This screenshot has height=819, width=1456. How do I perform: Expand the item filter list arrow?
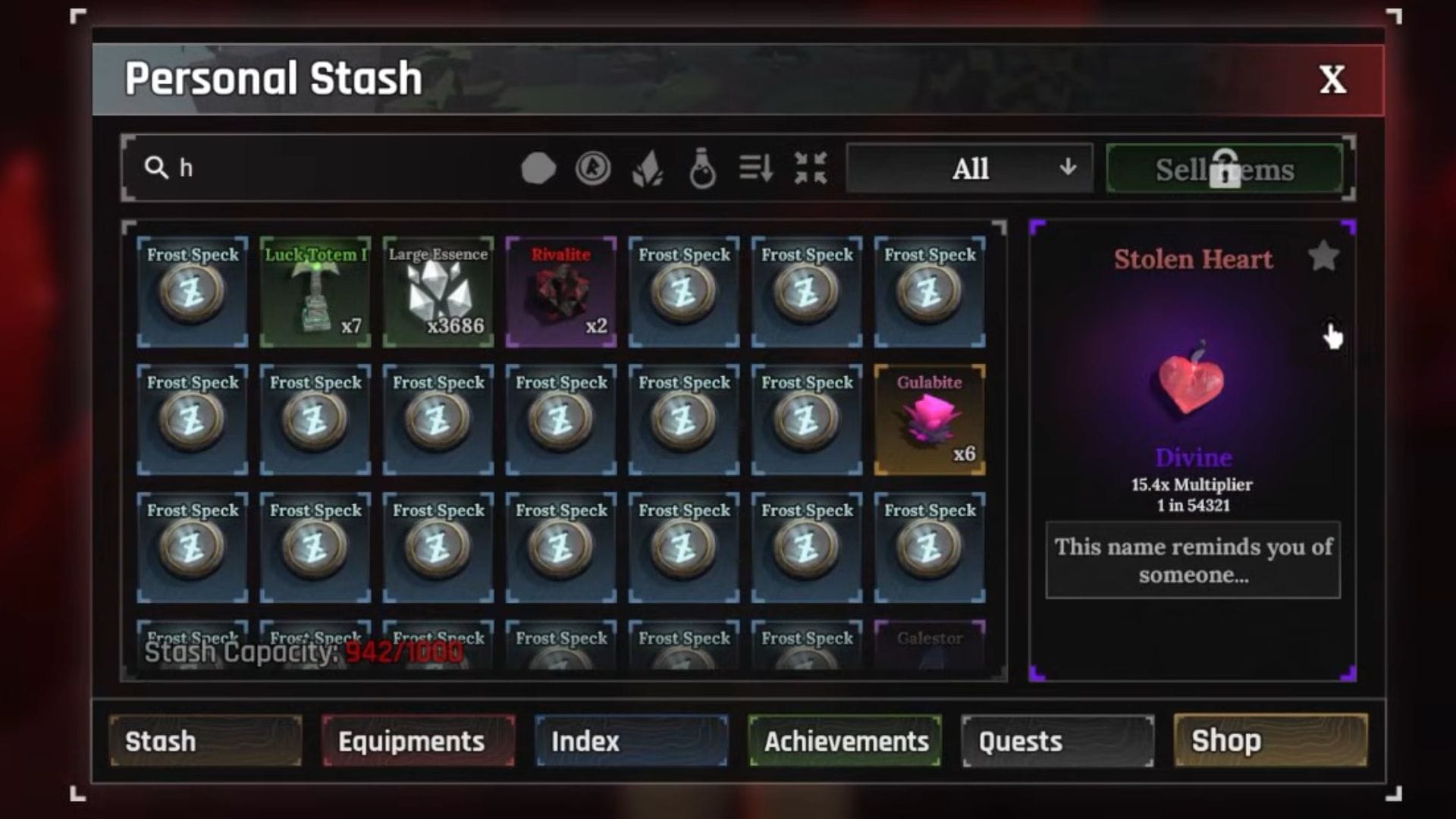1069,168
